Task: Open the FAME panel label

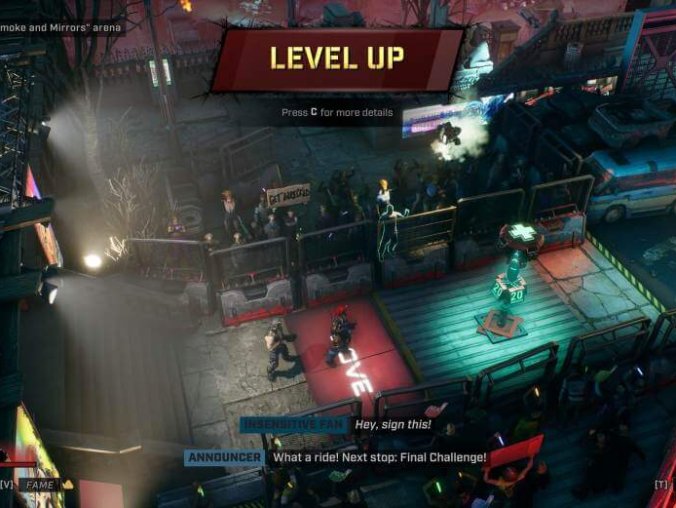Action: [41, 484]
